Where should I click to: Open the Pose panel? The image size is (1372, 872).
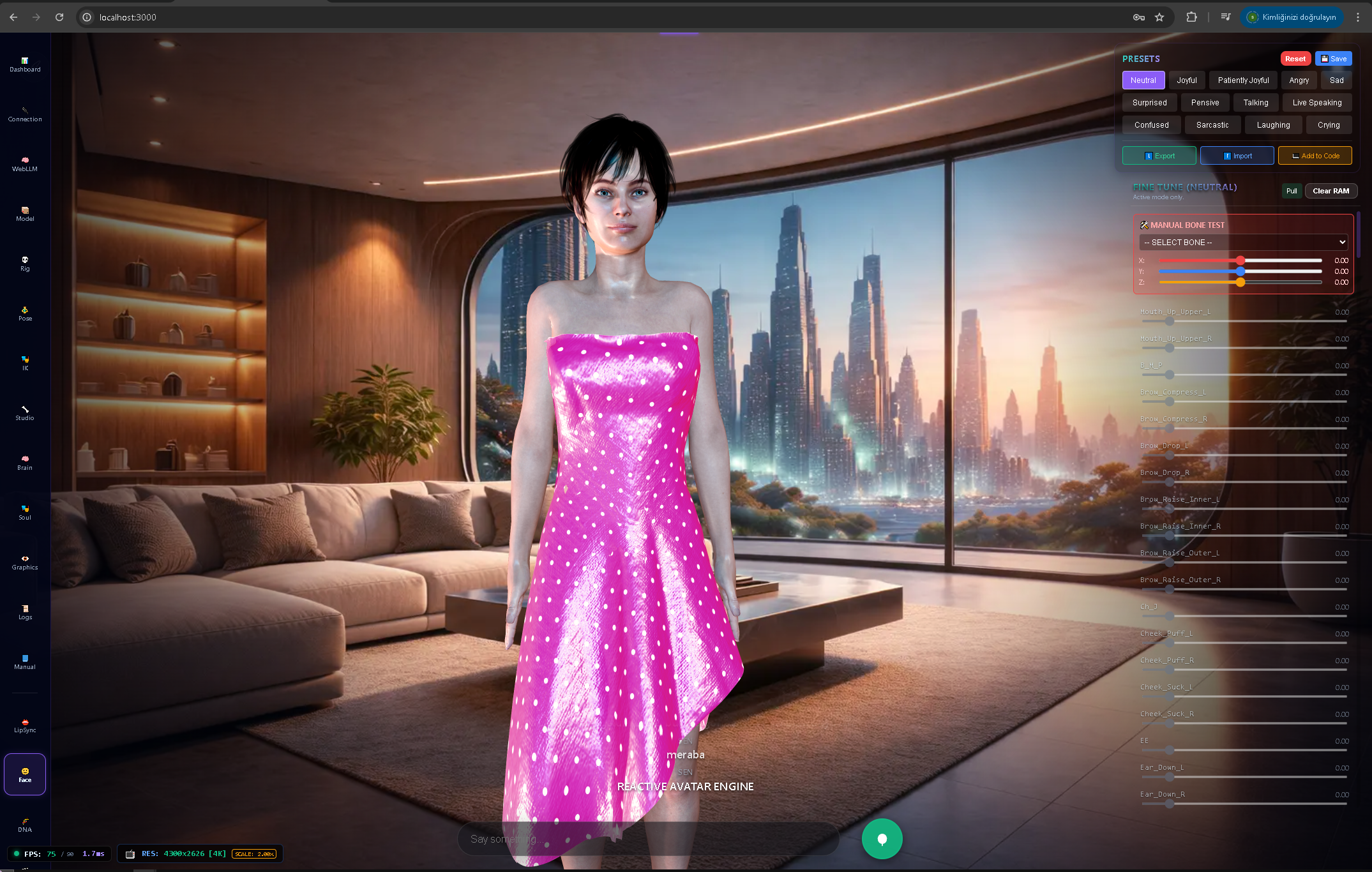24,313
